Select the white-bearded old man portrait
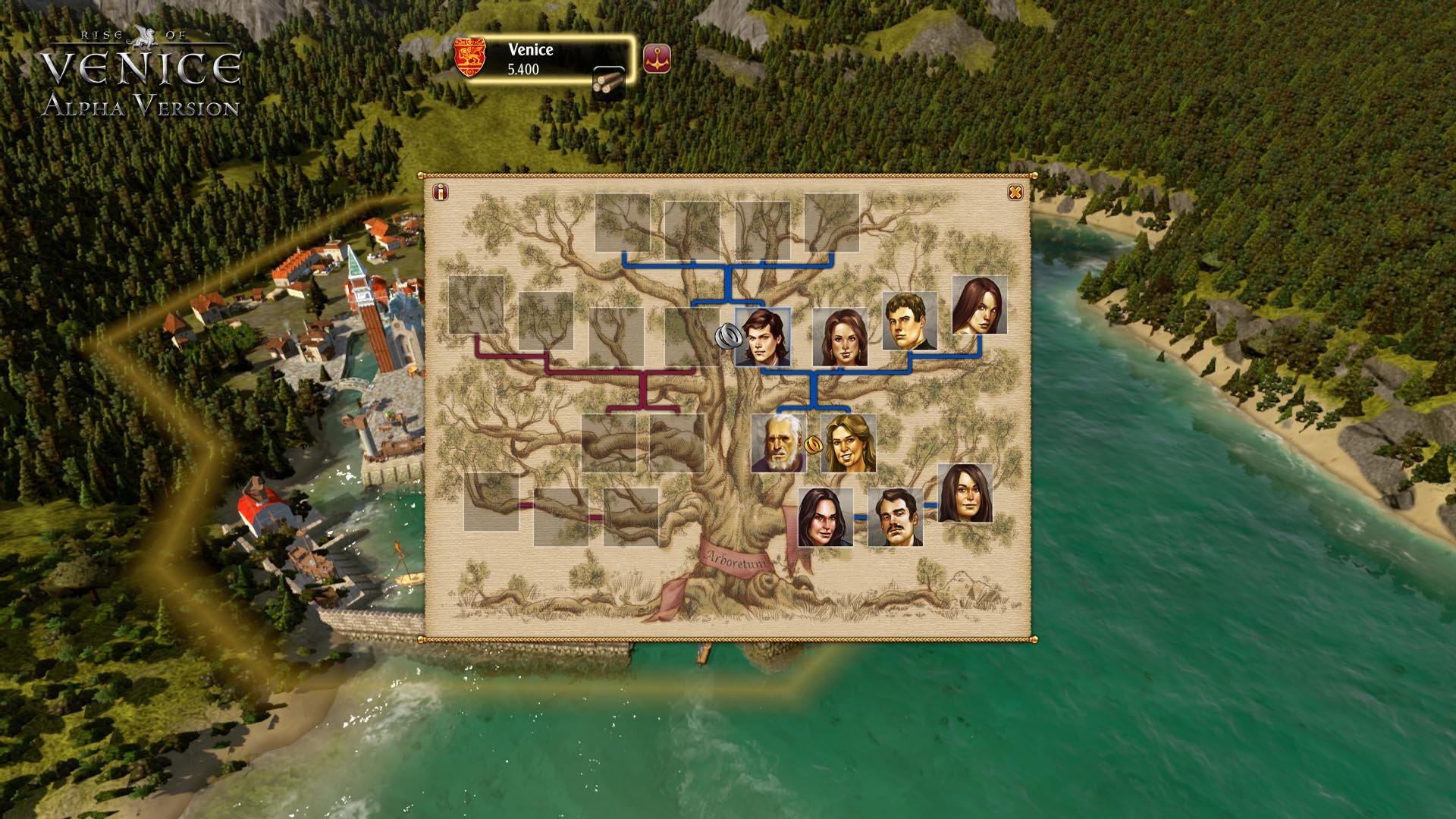1456x819 pixels. coord(778,443)
